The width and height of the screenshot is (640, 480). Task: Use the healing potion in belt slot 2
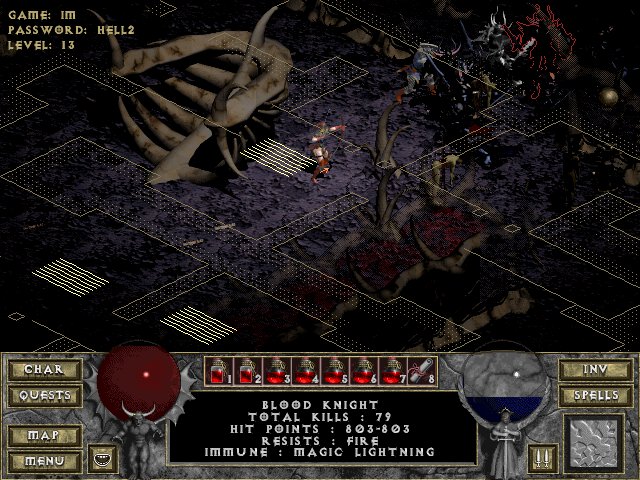248,372
